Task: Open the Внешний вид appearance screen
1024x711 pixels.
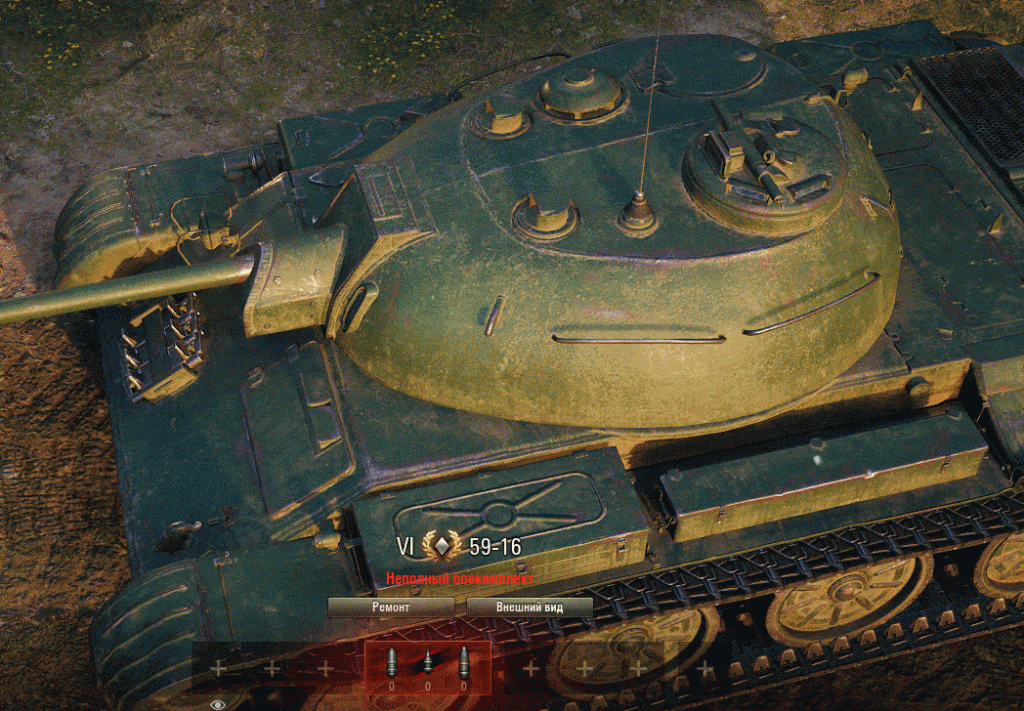Action: click(x=529, y=607)
